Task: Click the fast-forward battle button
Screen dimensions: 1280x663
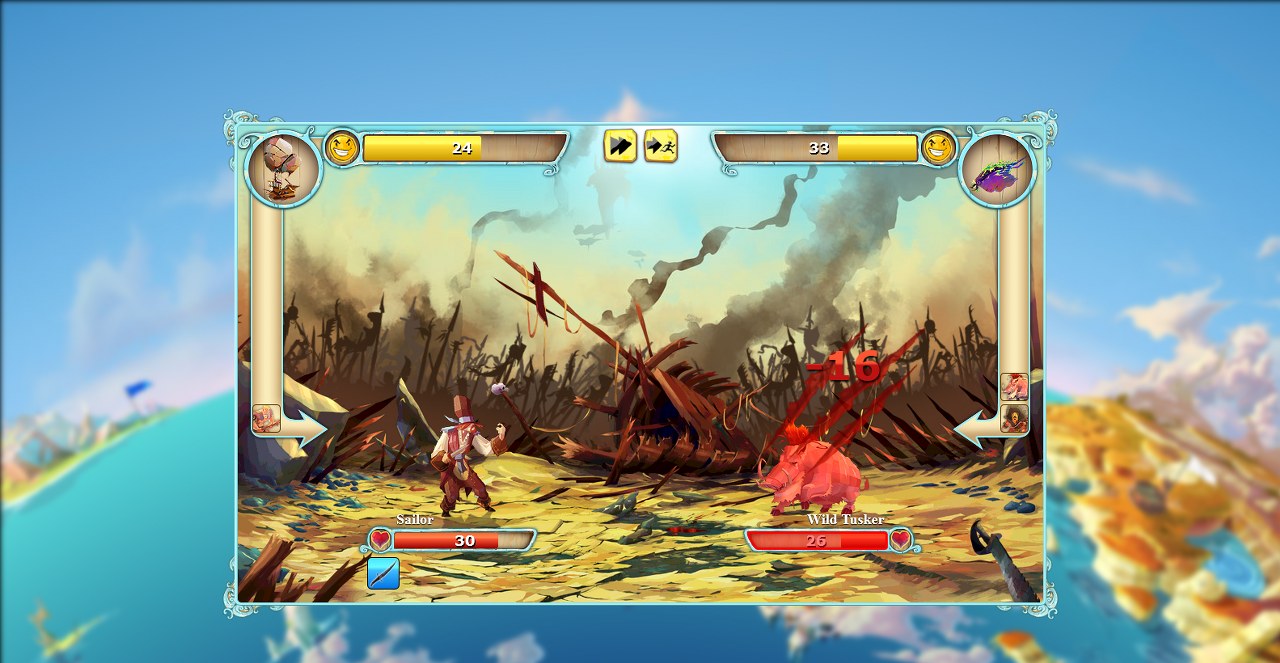Action: [x=620, y=146]
